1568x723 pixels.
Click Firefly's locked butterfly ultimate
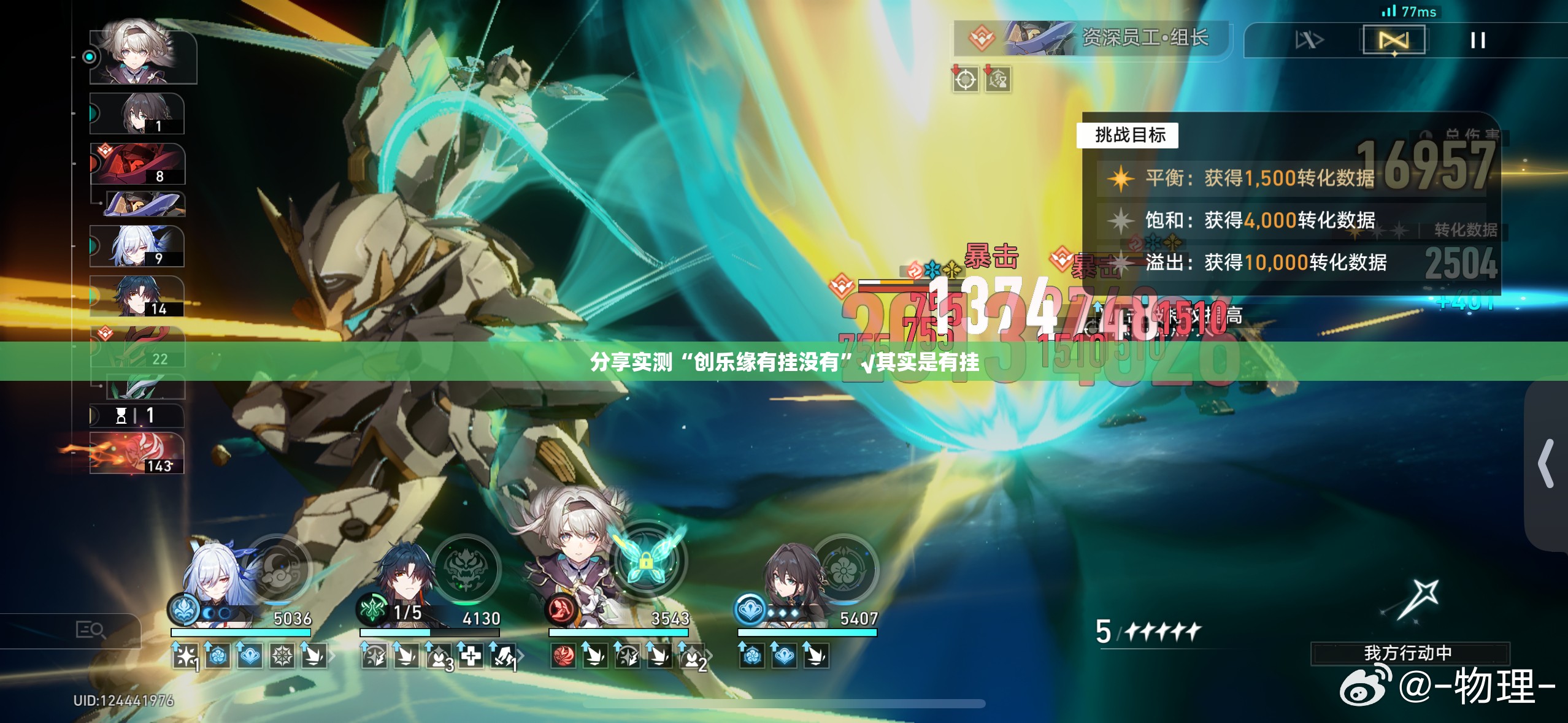[x=645, y=559]
